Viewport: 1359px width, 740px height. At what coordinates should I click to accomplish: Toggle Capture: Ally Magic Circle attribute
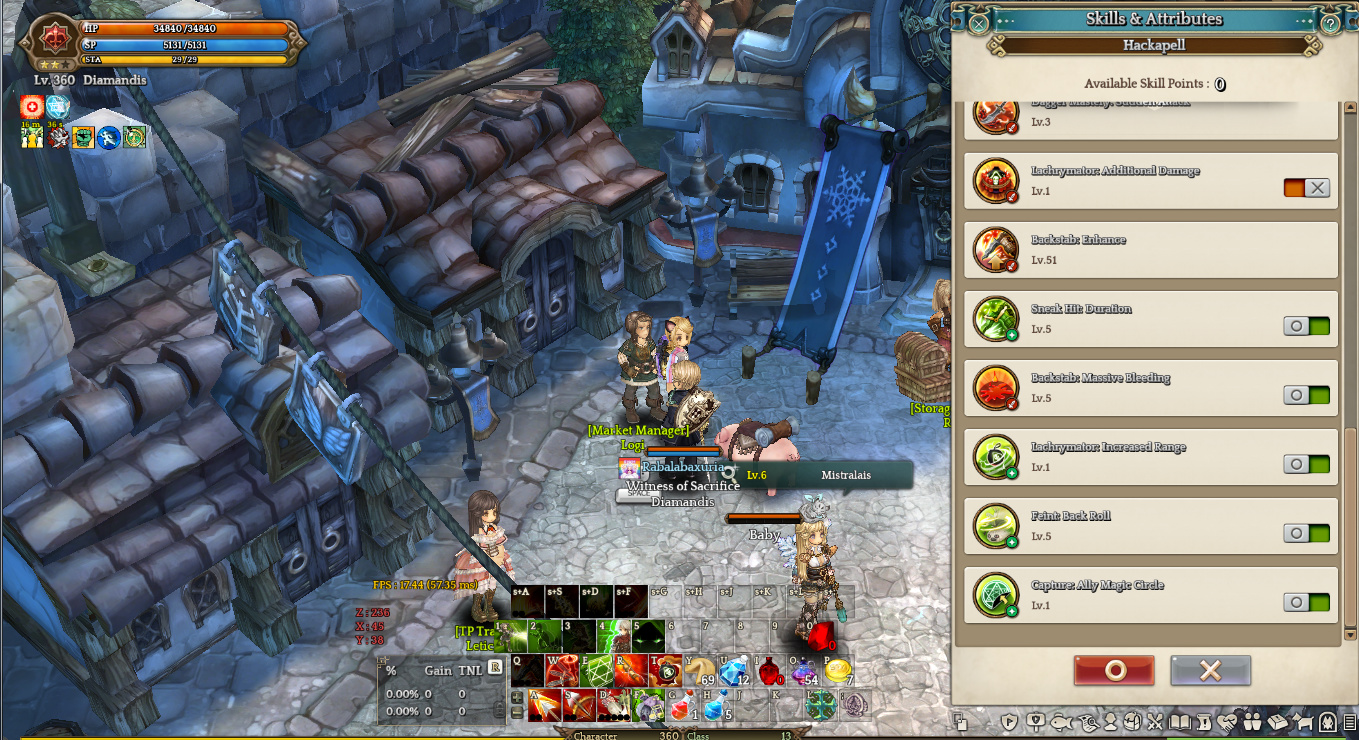tap(1306, 602)
